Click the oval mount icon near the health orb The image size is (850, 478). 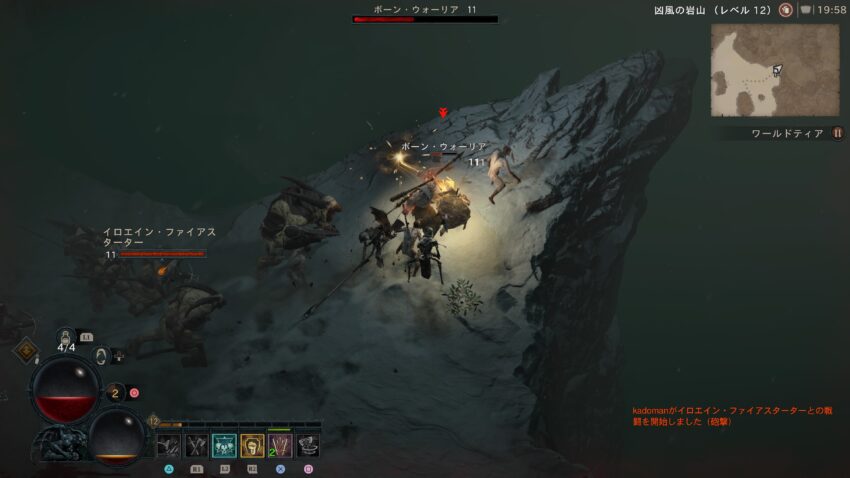pyautogui.click(x=101, y=355)
